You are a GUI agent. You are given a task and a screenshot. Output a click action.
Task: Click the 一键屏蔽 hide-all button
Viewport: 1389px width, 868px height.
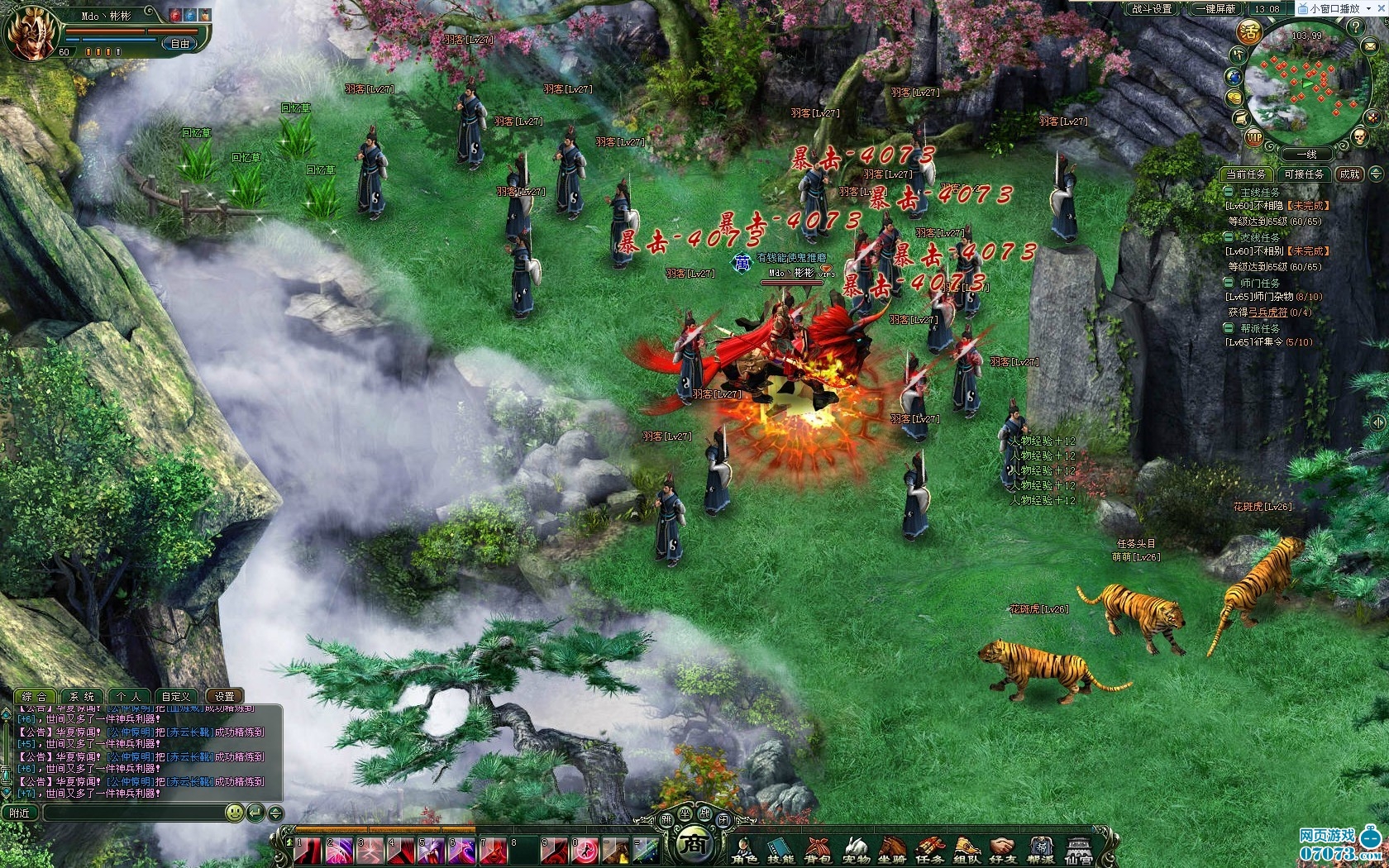[x=1215, y=9]
